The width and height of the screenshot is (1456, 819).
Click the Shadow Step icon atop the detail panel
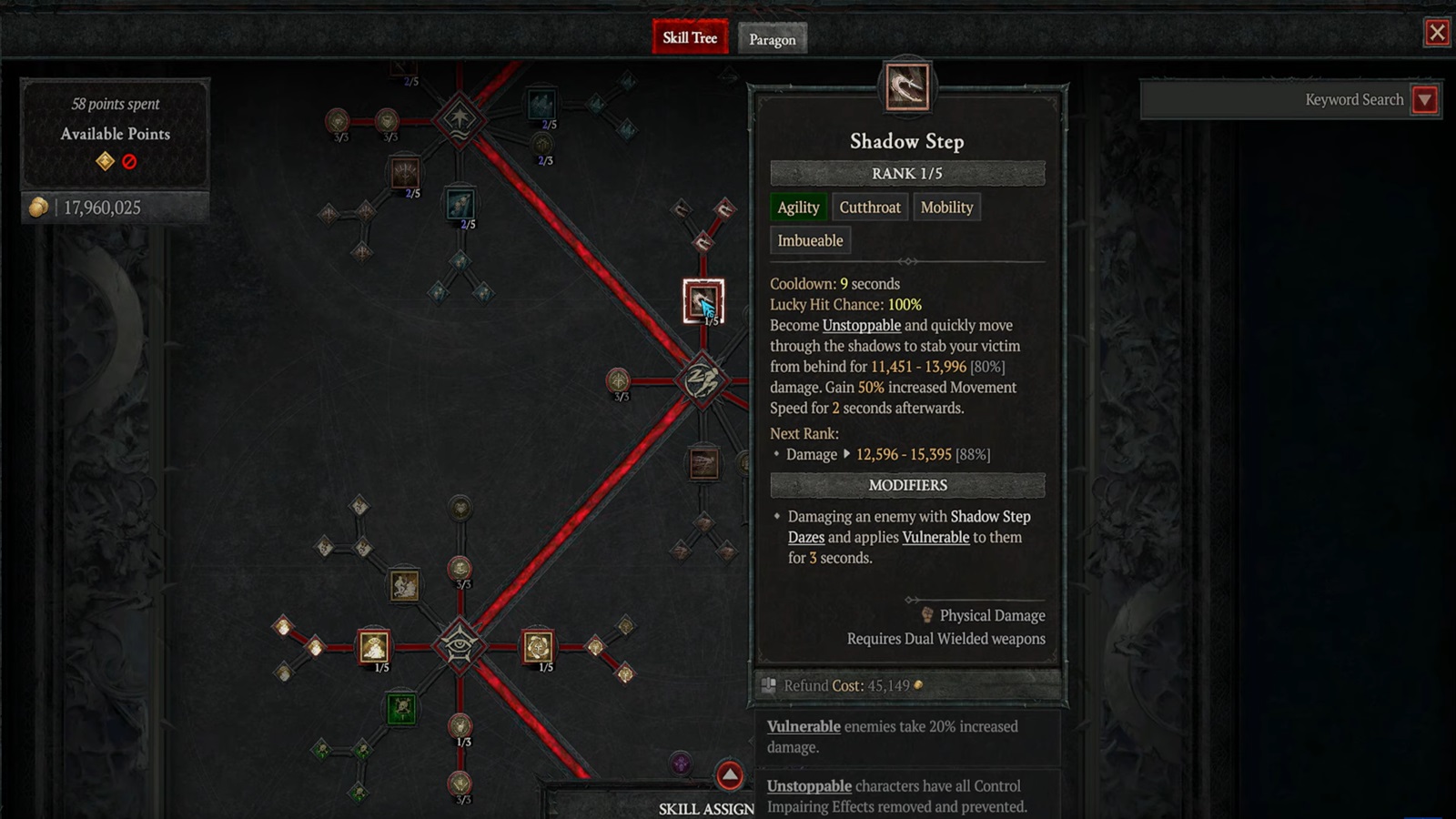[906, 88]
